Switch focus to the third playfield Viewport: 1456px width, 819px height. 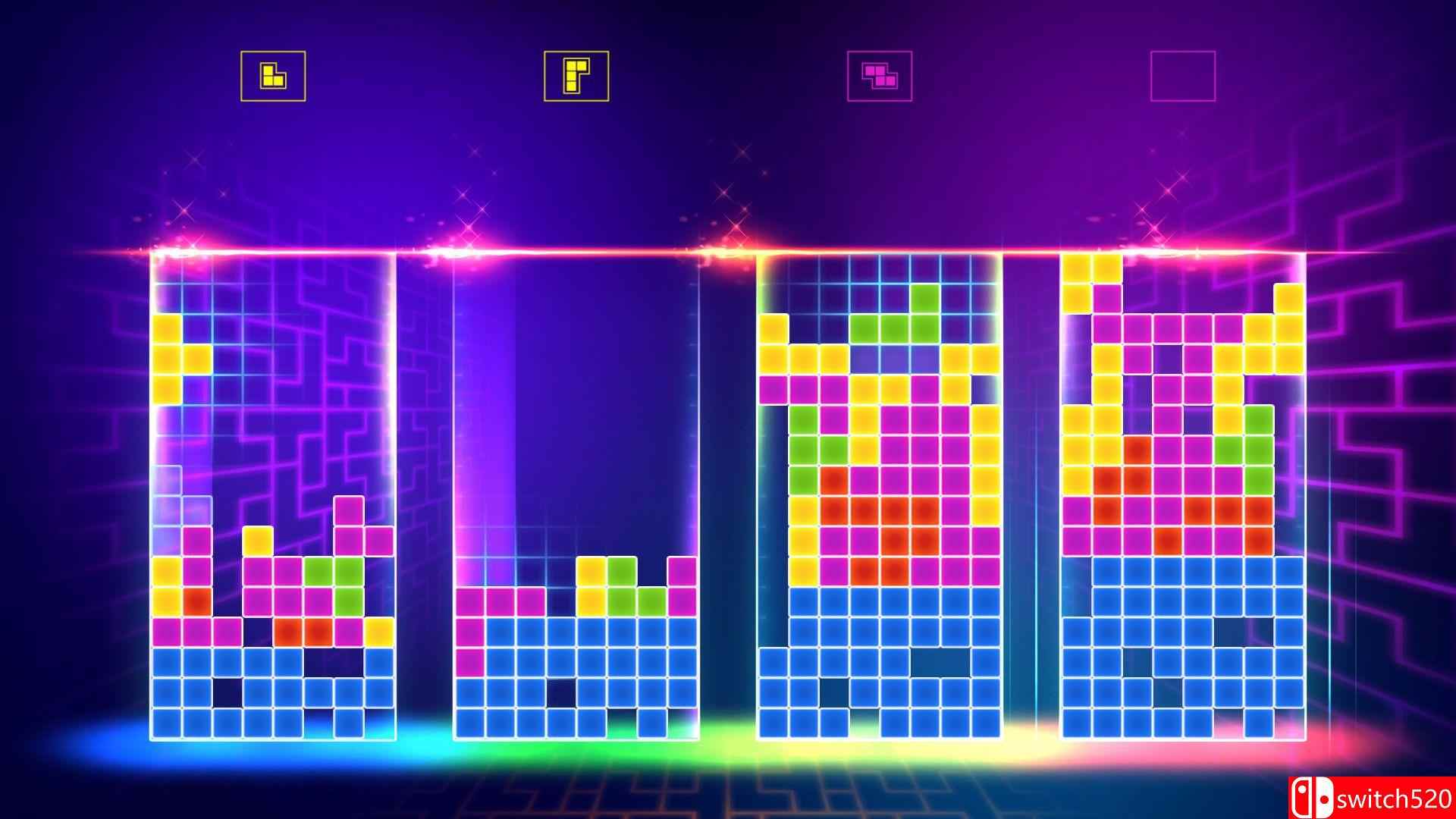pyautogui.click(x=880, y=493)
